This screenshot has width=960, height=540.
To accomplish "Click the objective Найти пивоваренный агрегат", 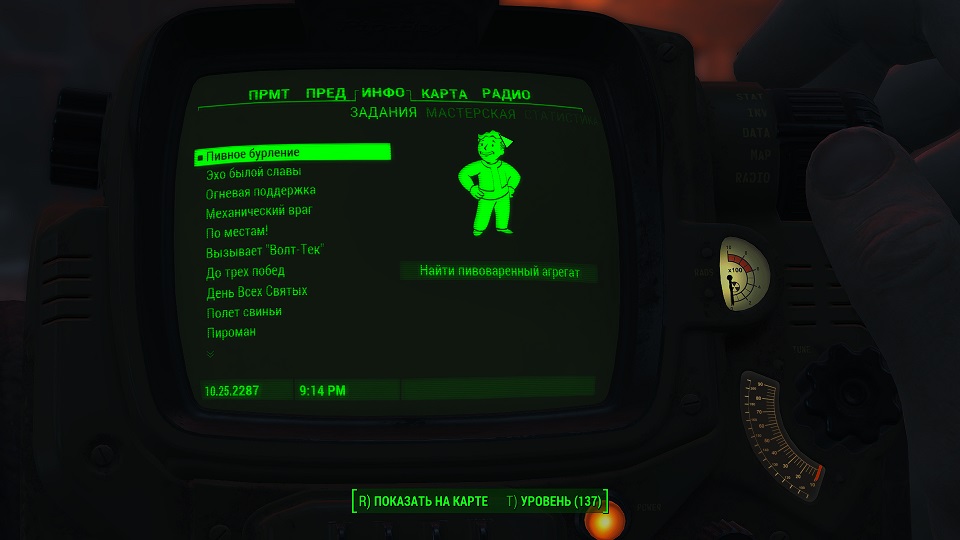I will pyautogui.click(x=499, y=271).
